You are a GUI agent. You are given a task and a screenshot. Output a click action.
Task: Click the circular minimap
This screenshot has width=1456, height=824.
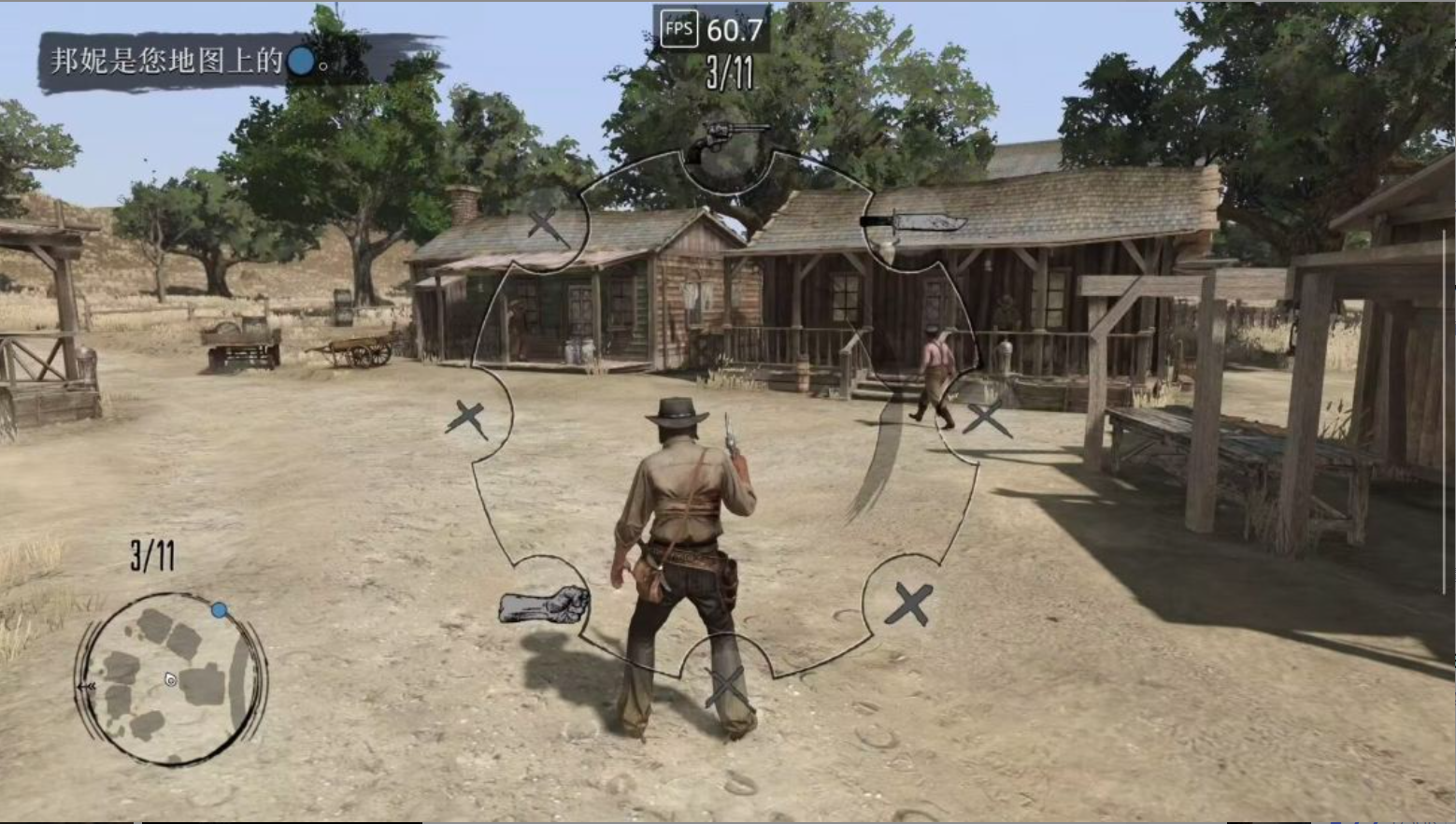point(170,679)
